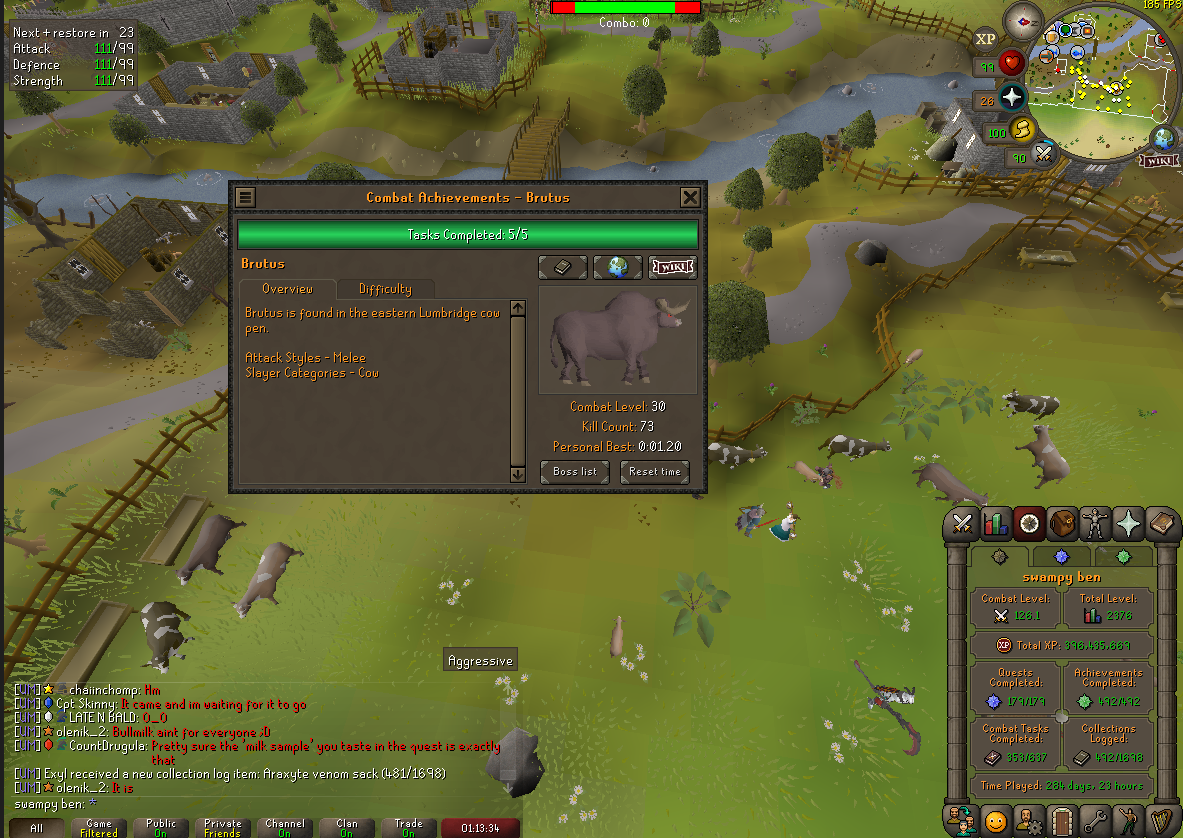
Task: Activate the special attack crossed-swords orb
Action: tap(1044, 154)
